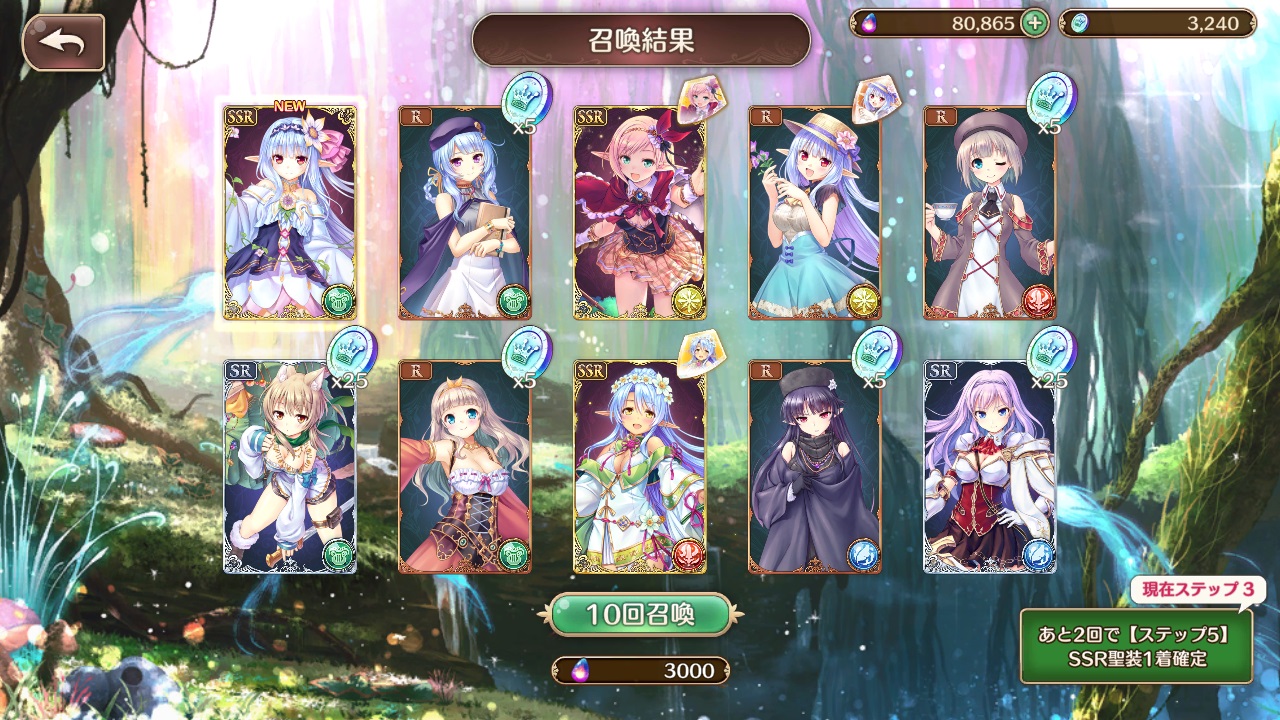View the R card with beret and book
The image size is (1280, 720).
(x=464, y=212)
